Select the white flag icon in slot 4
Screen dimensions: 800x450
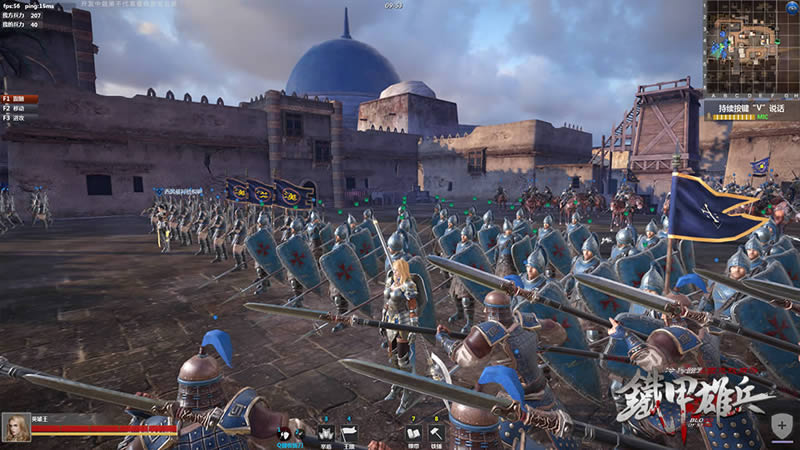tap(349, 433)
